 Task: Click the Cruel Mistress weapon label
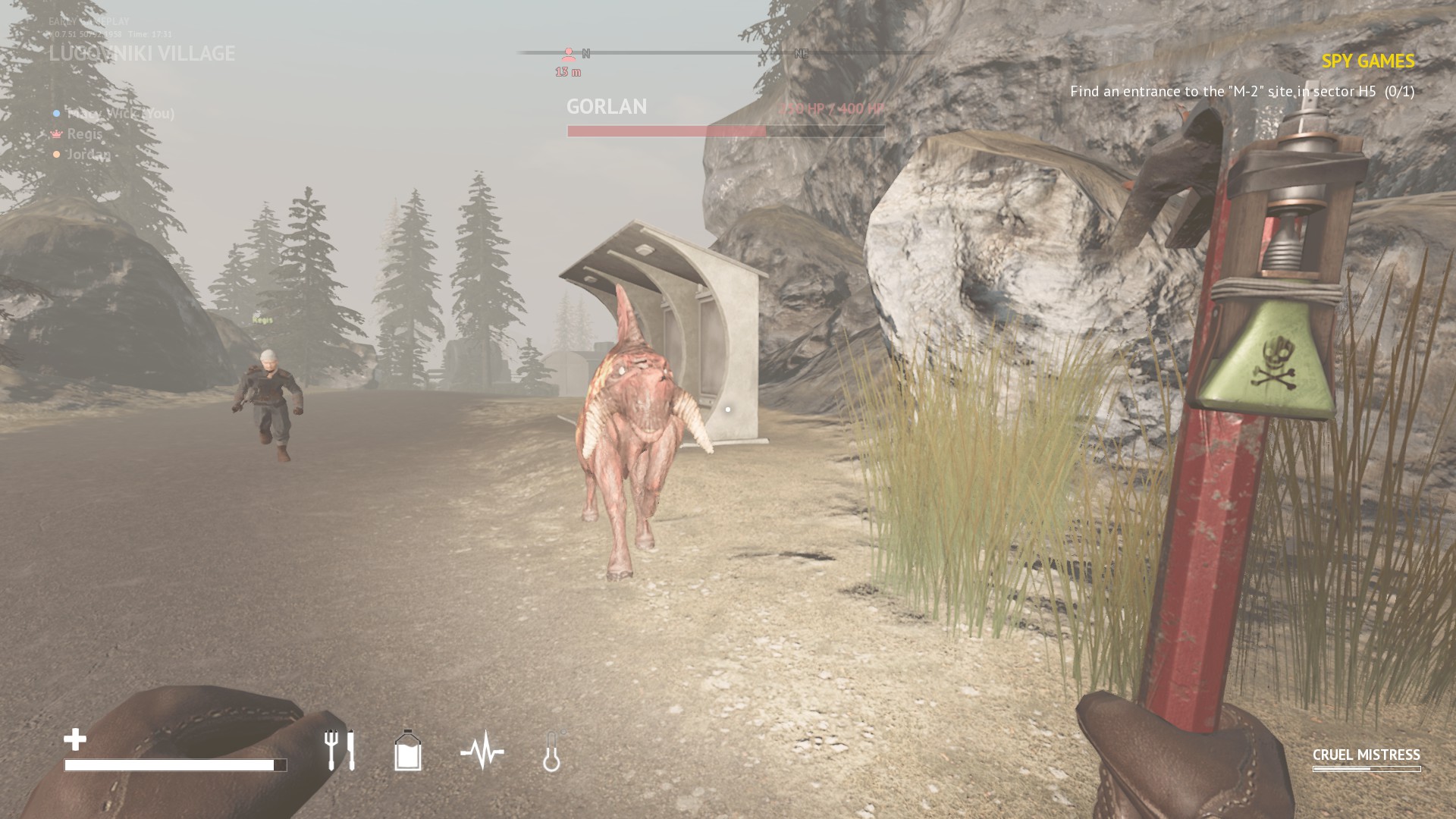coord(1366,755)
